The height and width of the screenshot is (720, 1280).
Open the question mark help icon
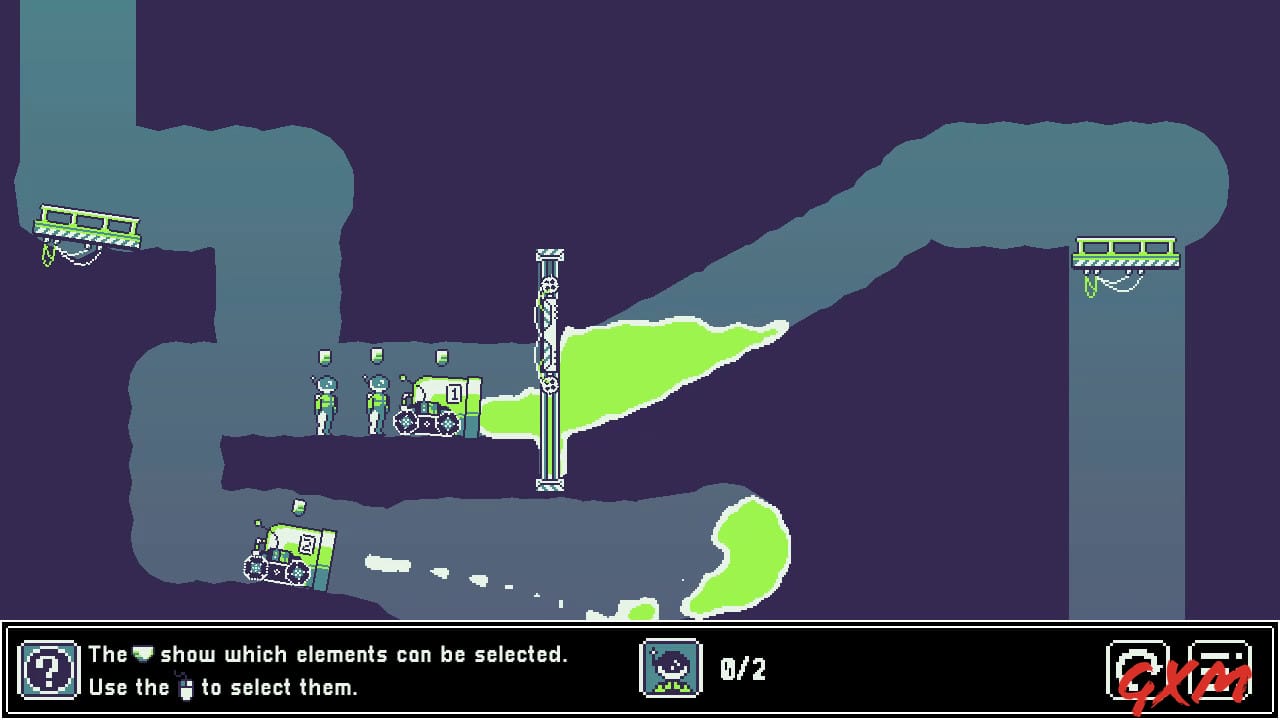(48, 670)
